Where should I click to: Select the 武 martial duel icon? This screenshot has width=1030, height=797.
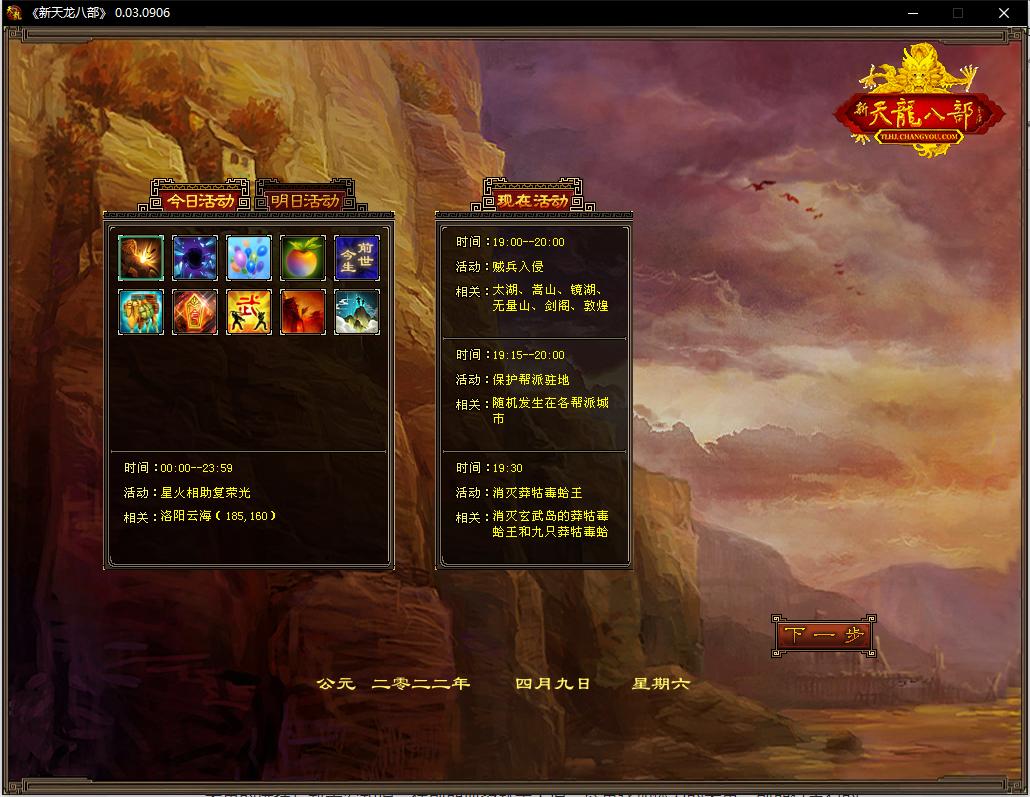click(249, 312)
